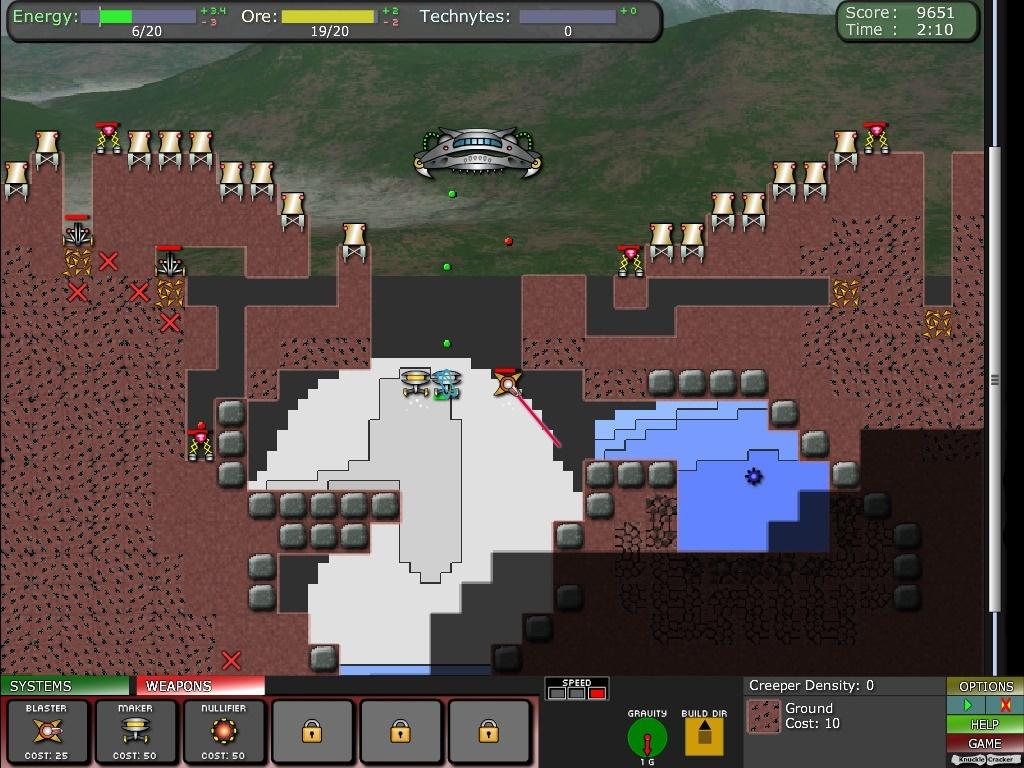The width and height of the screenshot is (1024, 768).
Task: Set game speed to the red fastest box
Action: click(597, 693)
